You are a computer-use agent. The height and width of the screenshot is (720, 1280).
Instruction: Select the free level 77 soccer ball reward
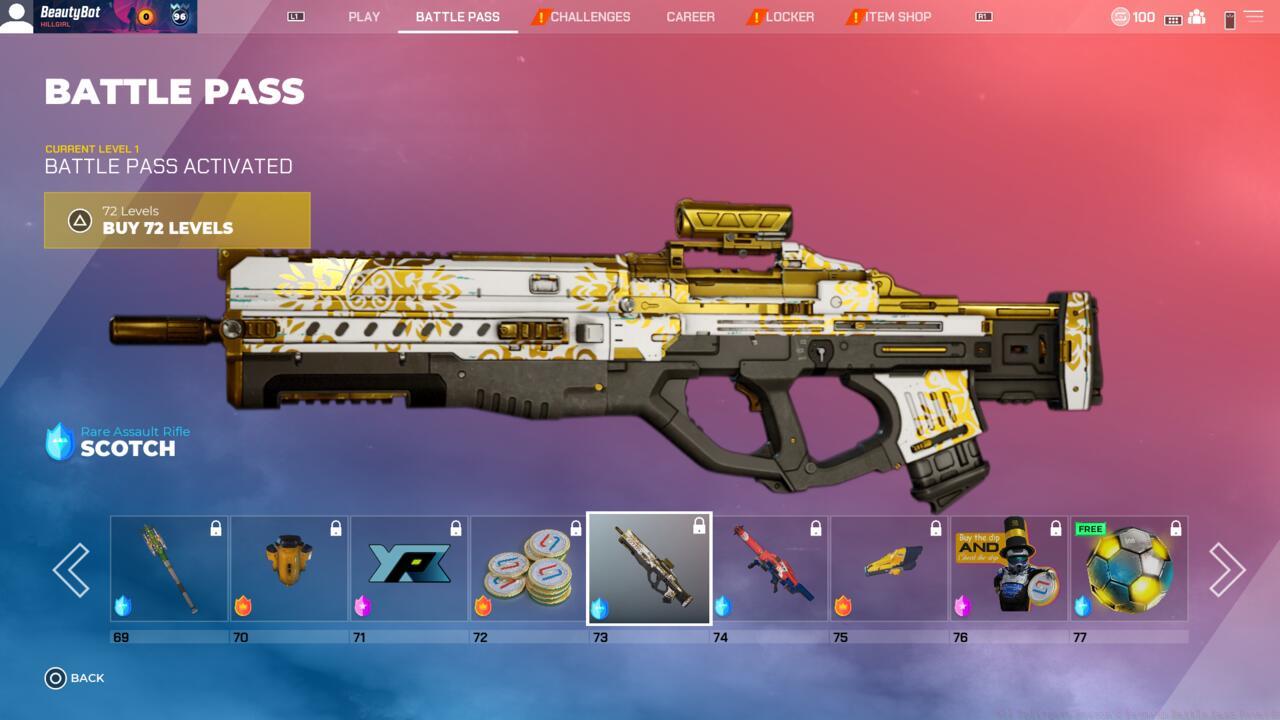click(x=1129, y=569)
